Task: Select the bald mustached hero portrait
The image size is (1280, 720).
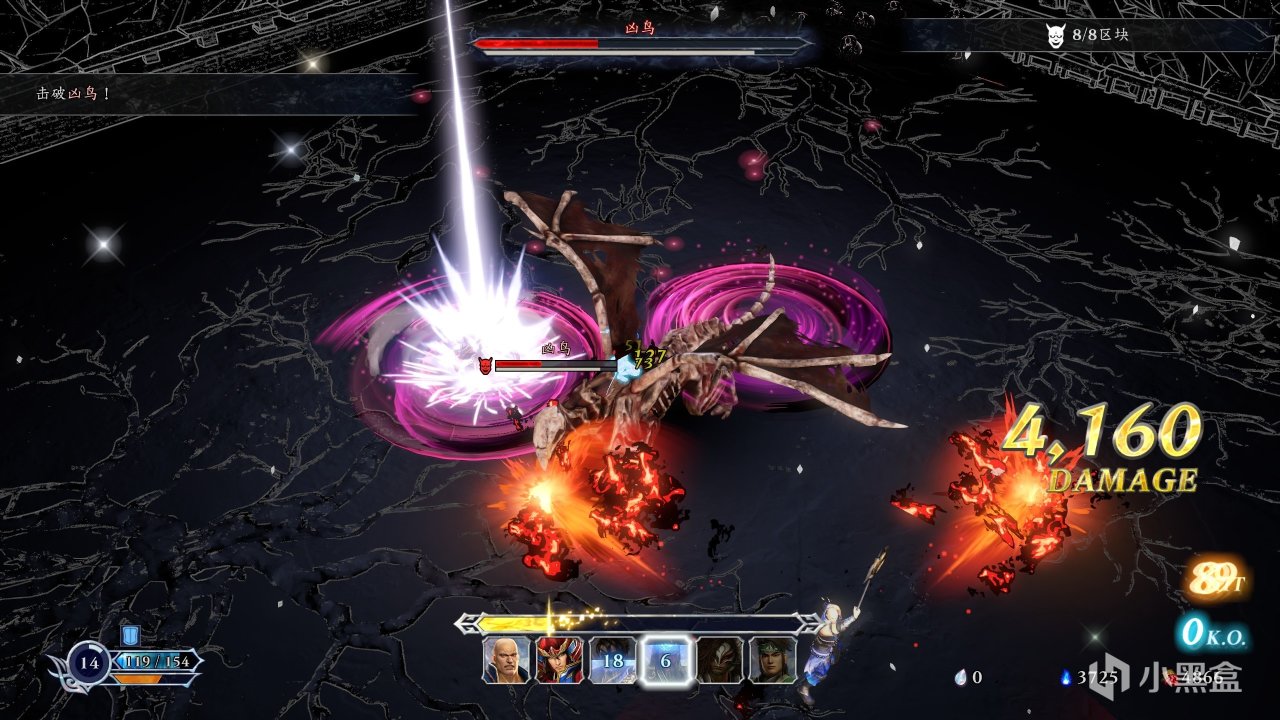Action: tap(506, 660)
